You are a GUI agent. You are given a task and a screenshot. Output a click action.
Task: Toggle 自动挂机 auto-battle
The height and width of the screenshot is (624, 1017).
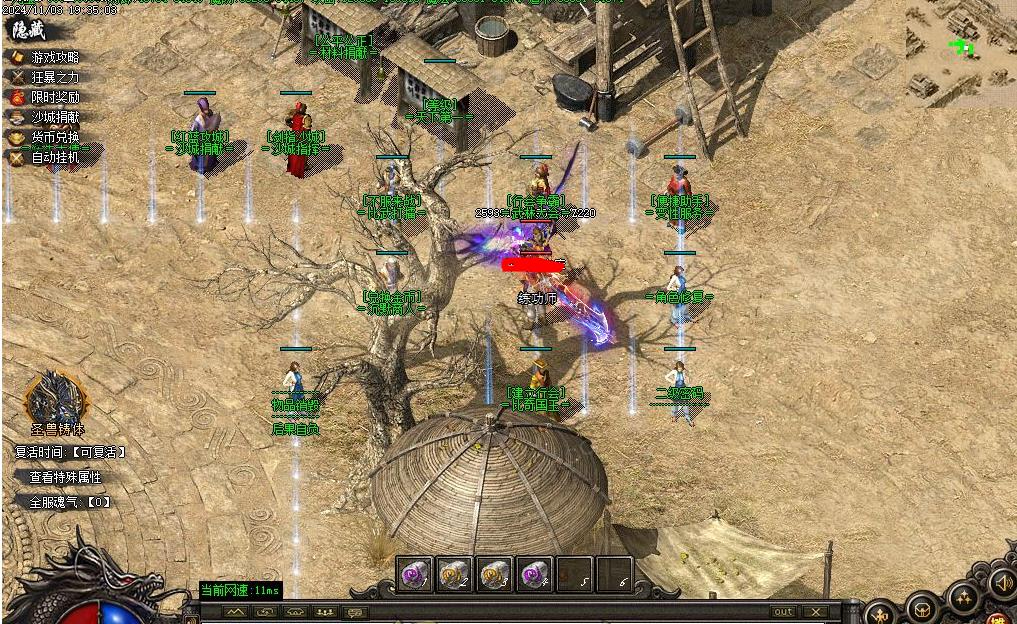pos(54,157)
